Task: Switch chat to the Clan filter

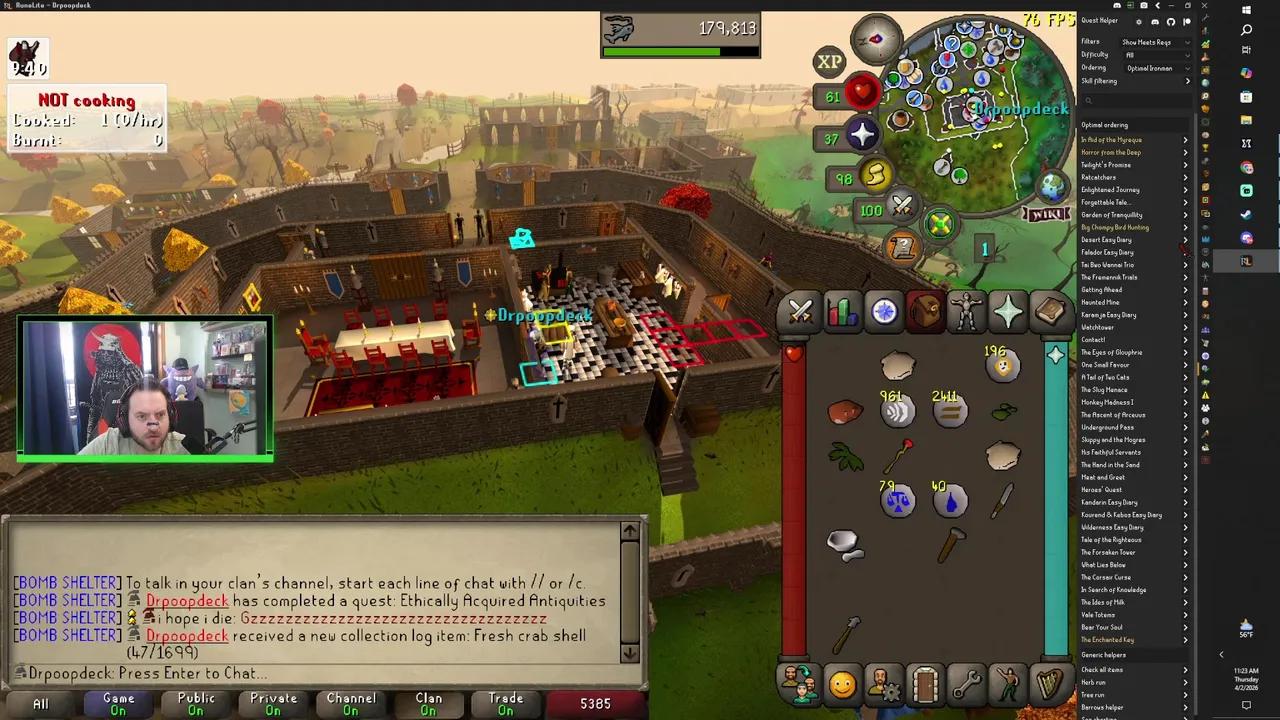Action: pos(428,703)
